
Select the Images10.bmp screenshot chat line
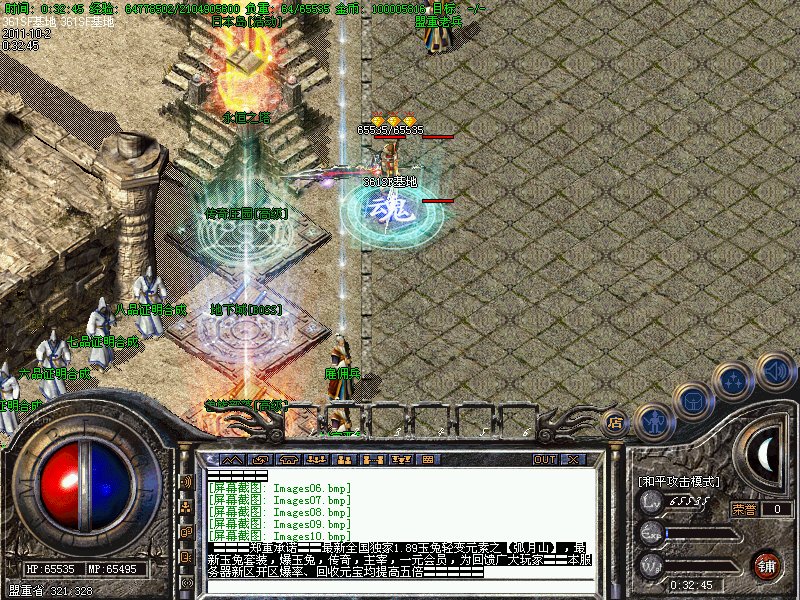point(280,536)
